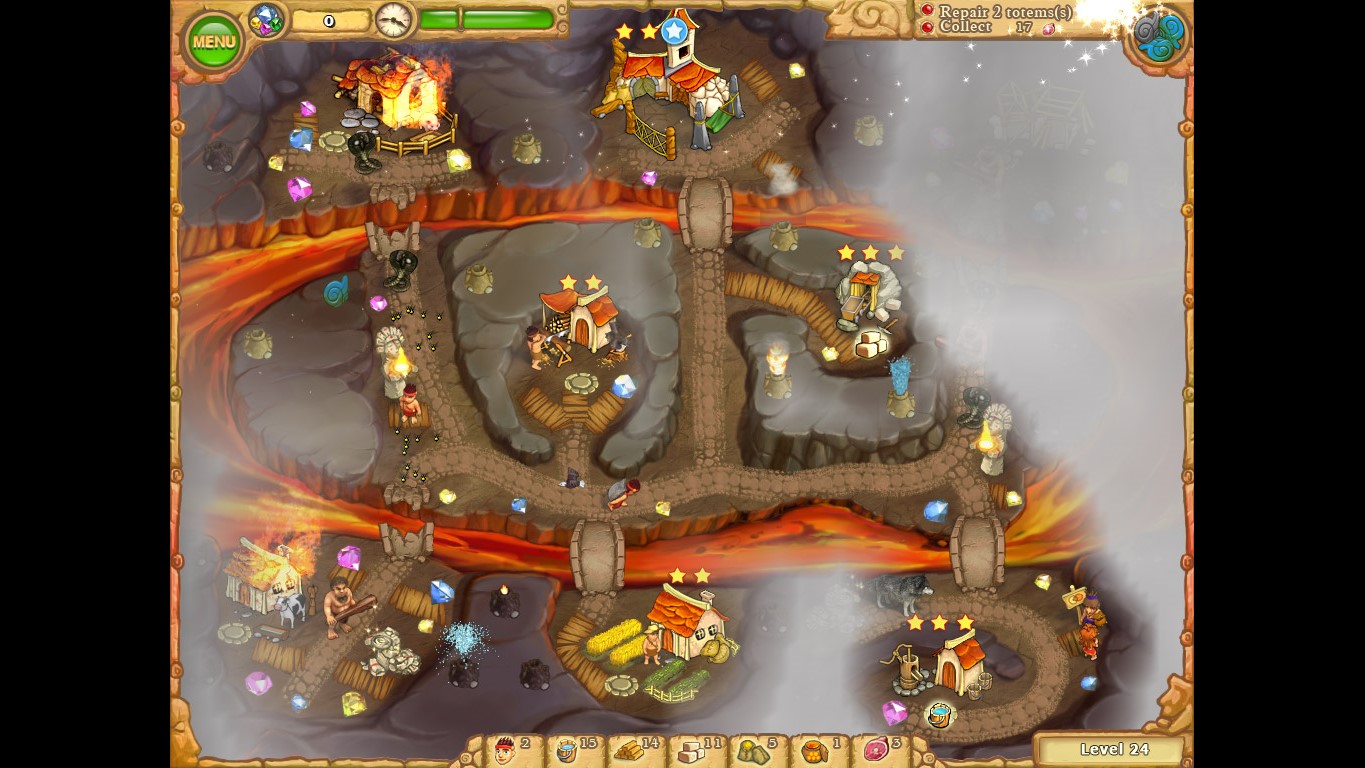Click the Level 24 plaque at bottom right

[x=1113, y=749]
